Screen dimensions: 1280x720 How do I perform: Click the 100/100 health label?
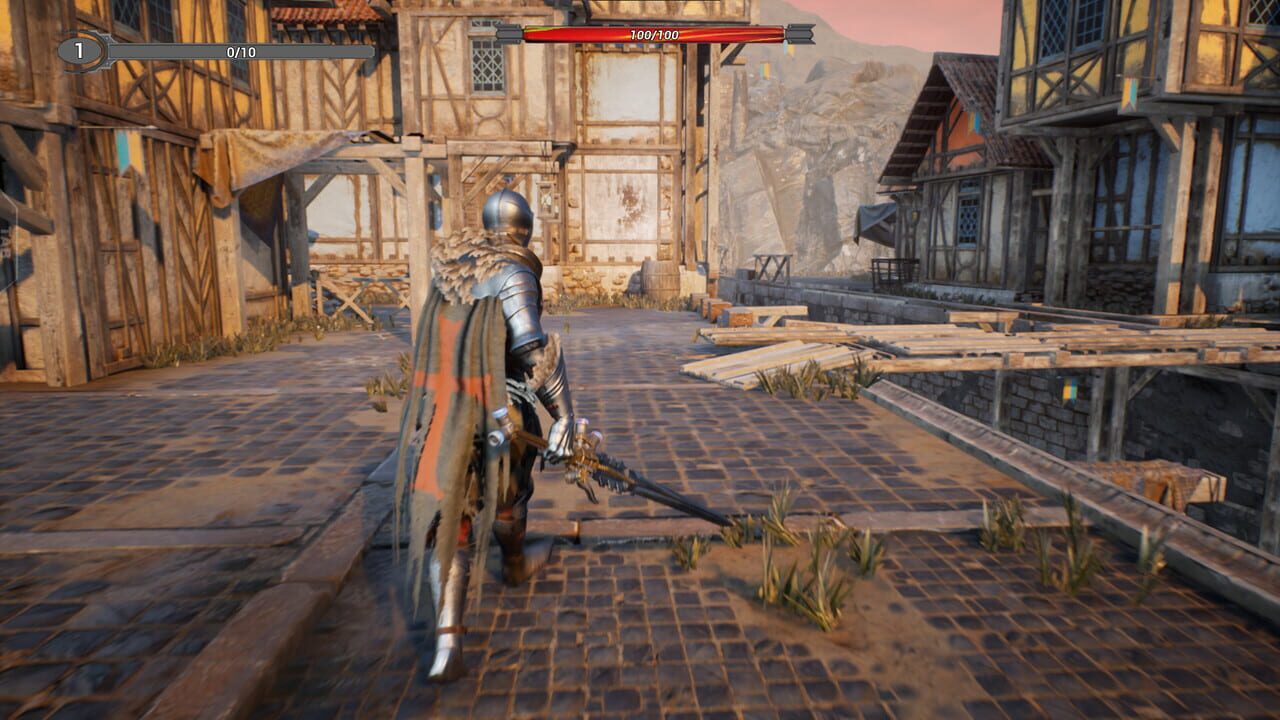click(x=655, y=34)
